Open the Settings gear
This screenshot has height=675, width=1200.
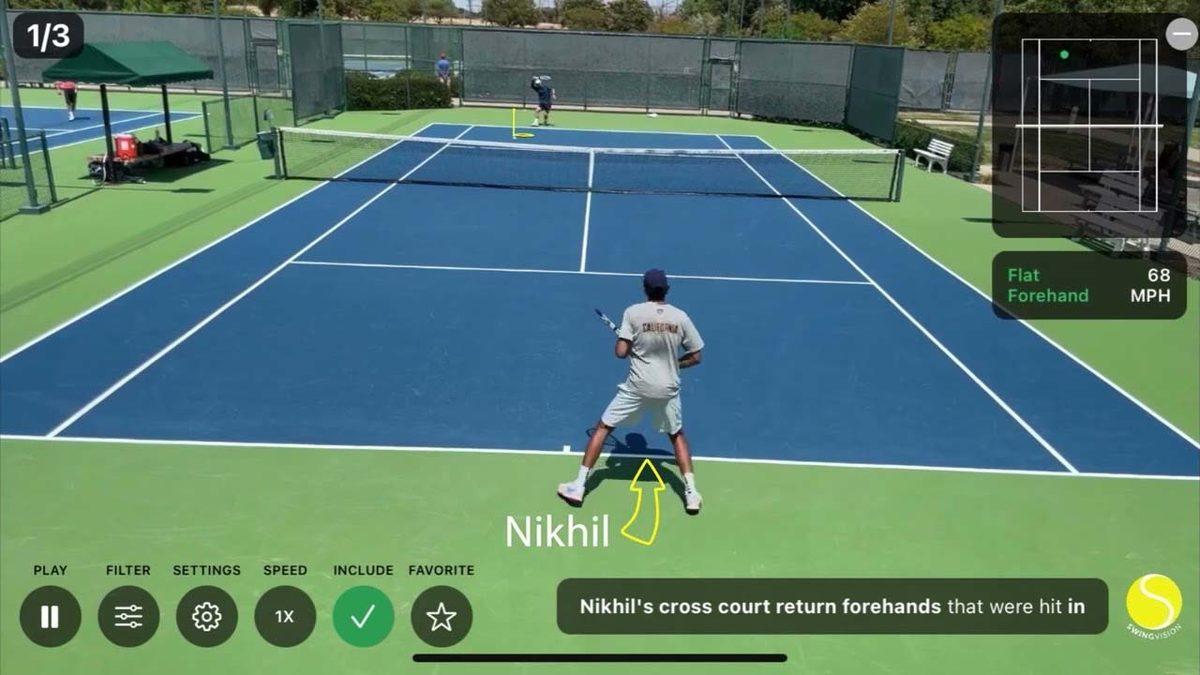(207, 616)
